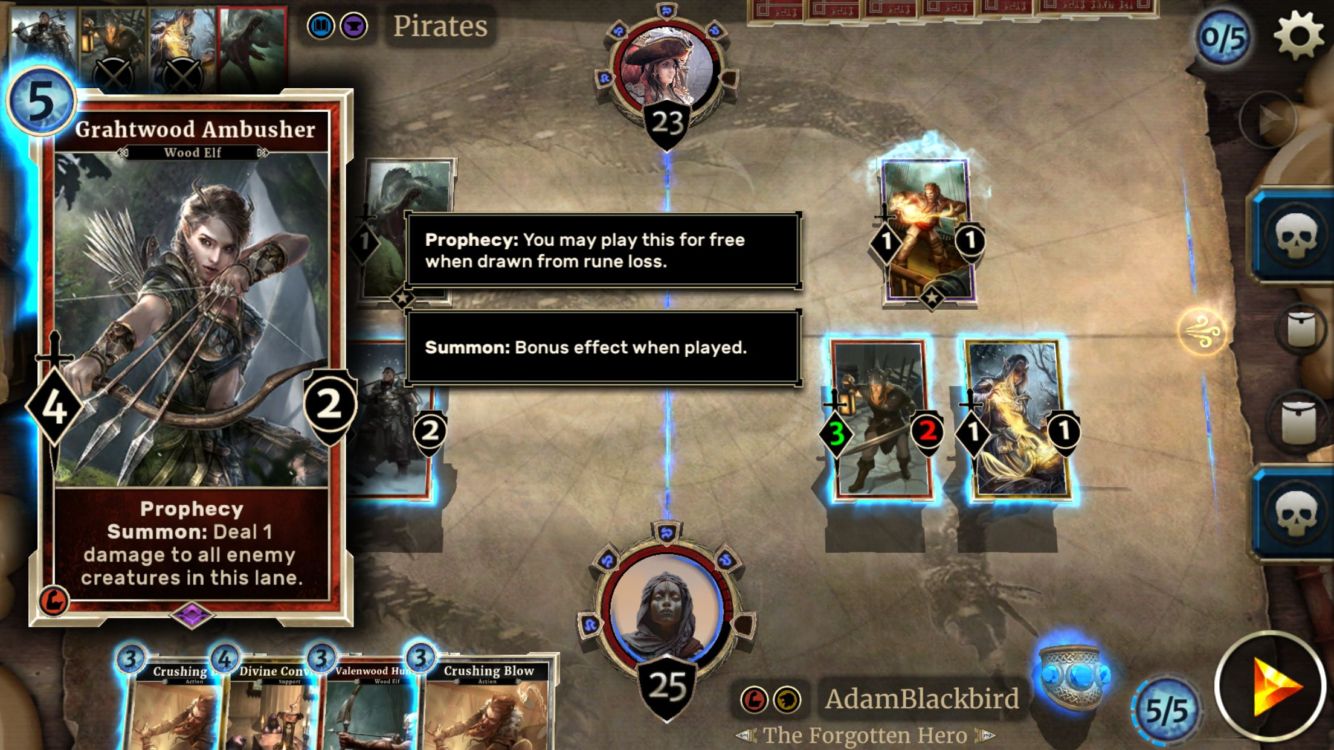Open your own skull discard pile
The image size is (1334, 750).
[x=1293, y=512]
